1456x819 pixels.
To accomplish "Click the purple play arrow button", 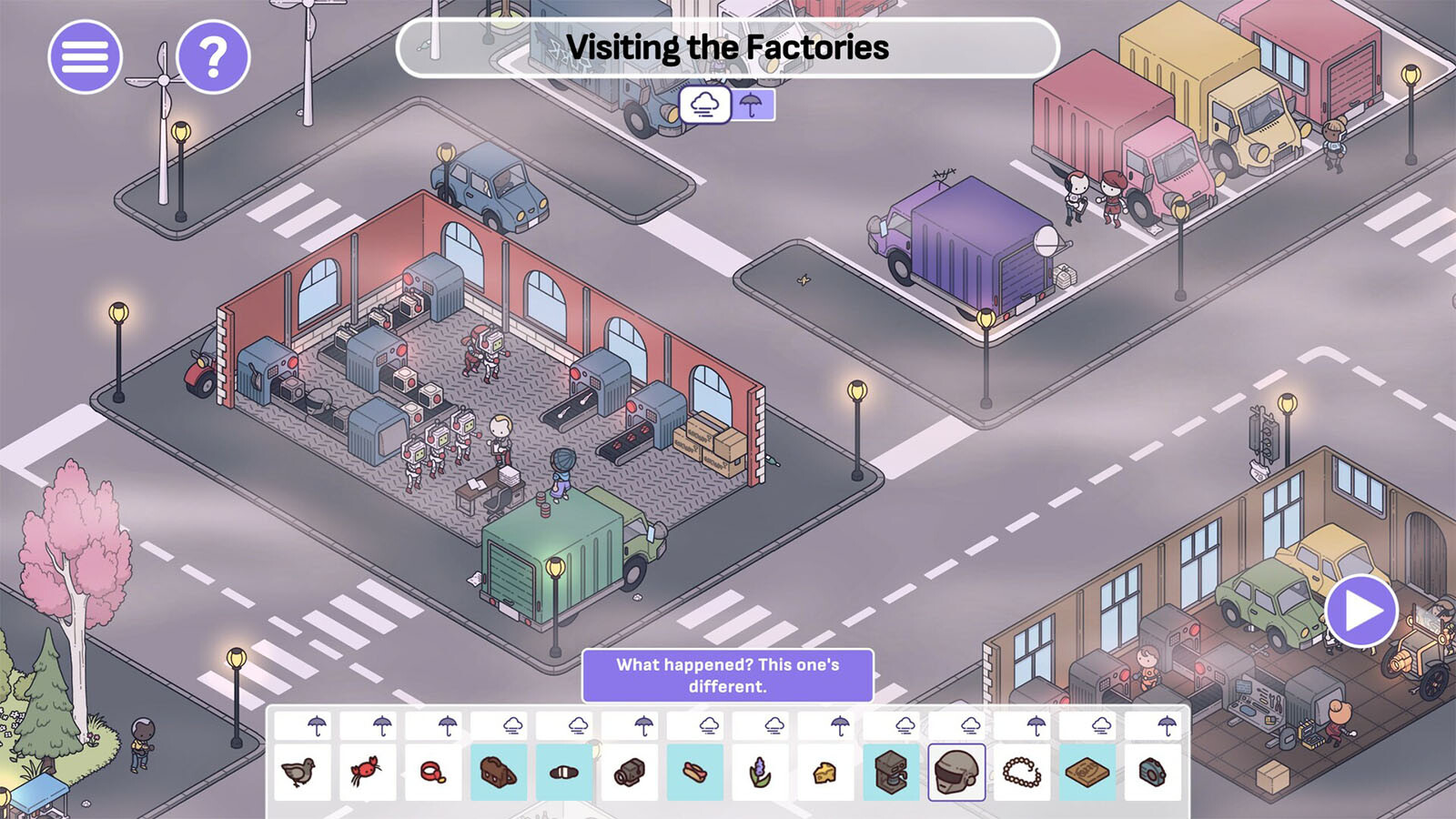I will (x=1361, y=611).
